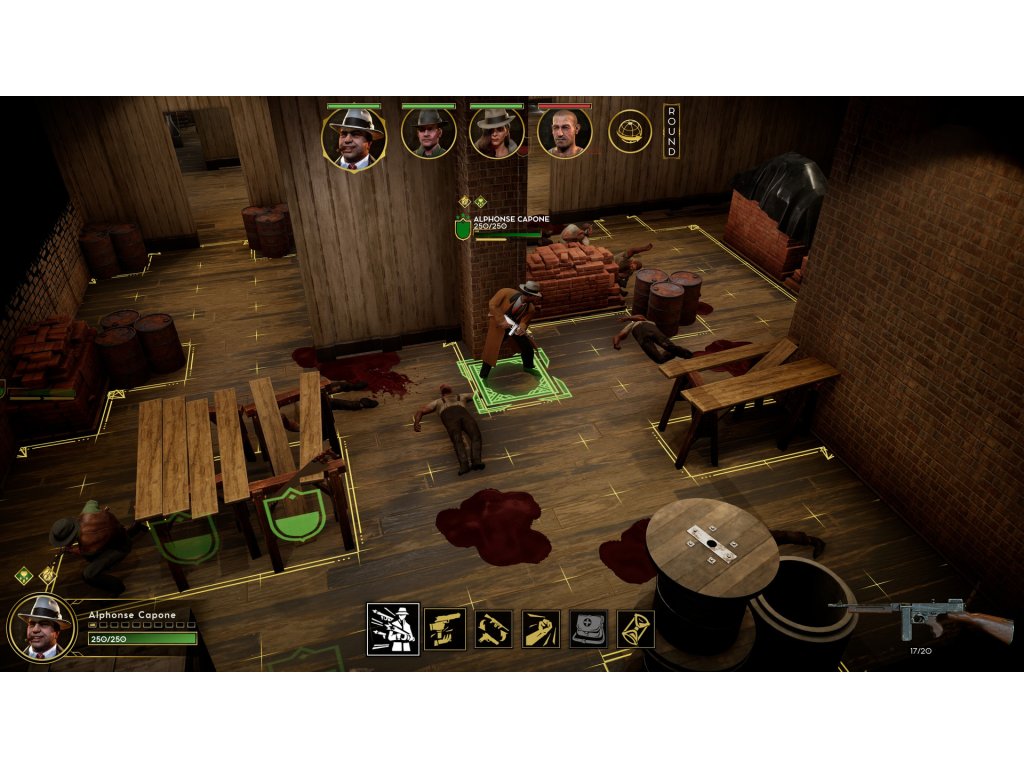Select the gangster with tommy gun ability
1024x768 pixels.
(x=392, y=628)
